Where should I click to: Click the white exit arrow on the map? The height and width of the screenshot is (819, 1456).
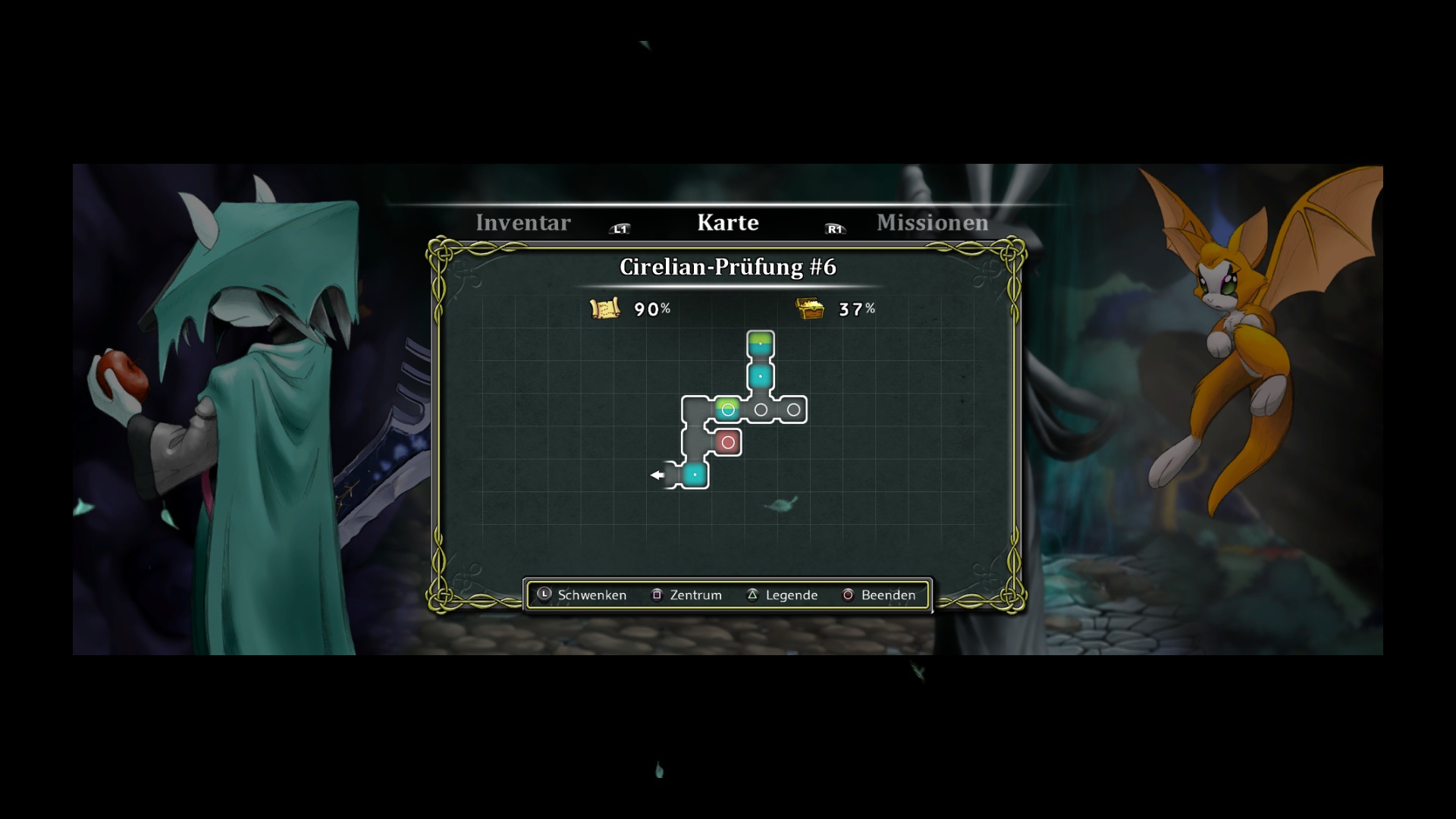pyautogui.click(x=657, y=475)
